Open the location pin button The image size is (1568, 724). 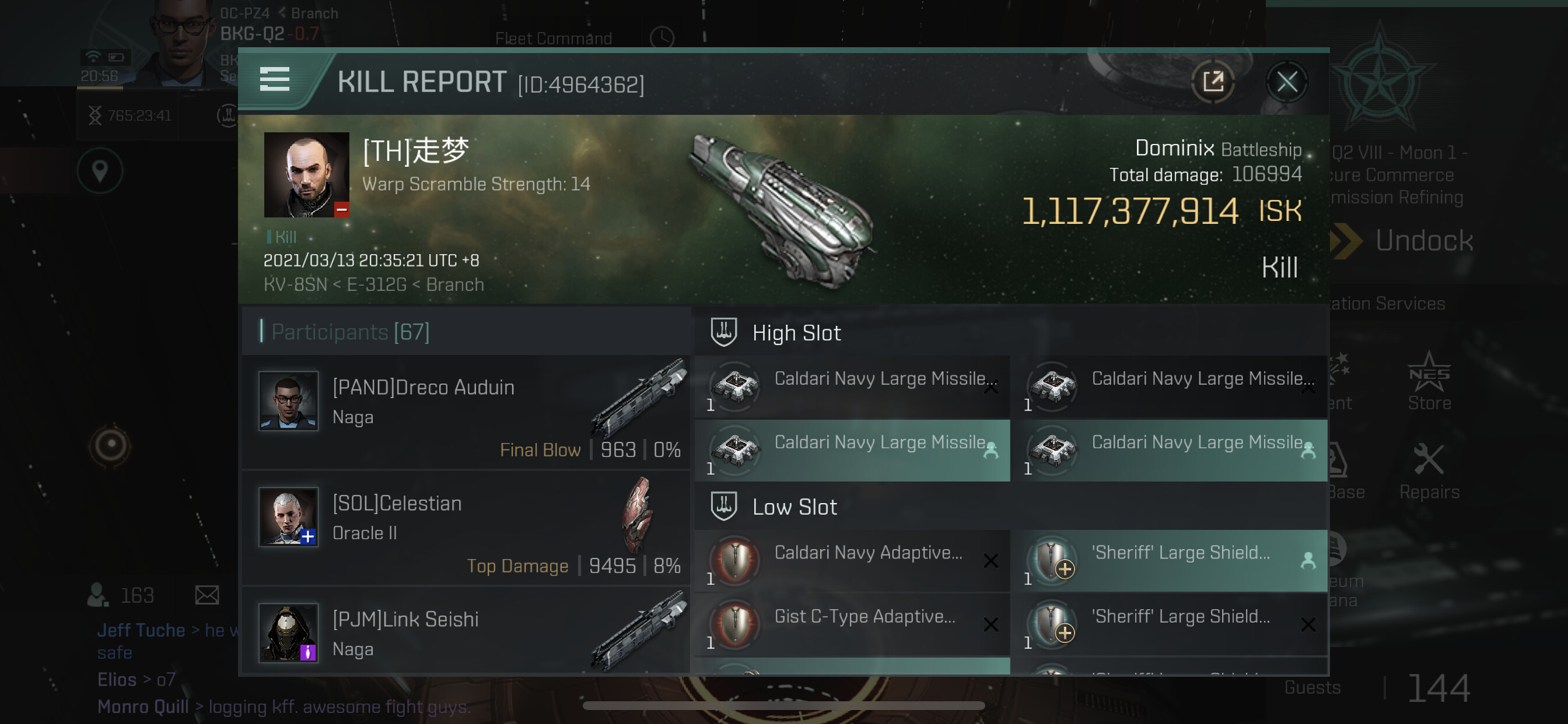[x=100, y=171]
